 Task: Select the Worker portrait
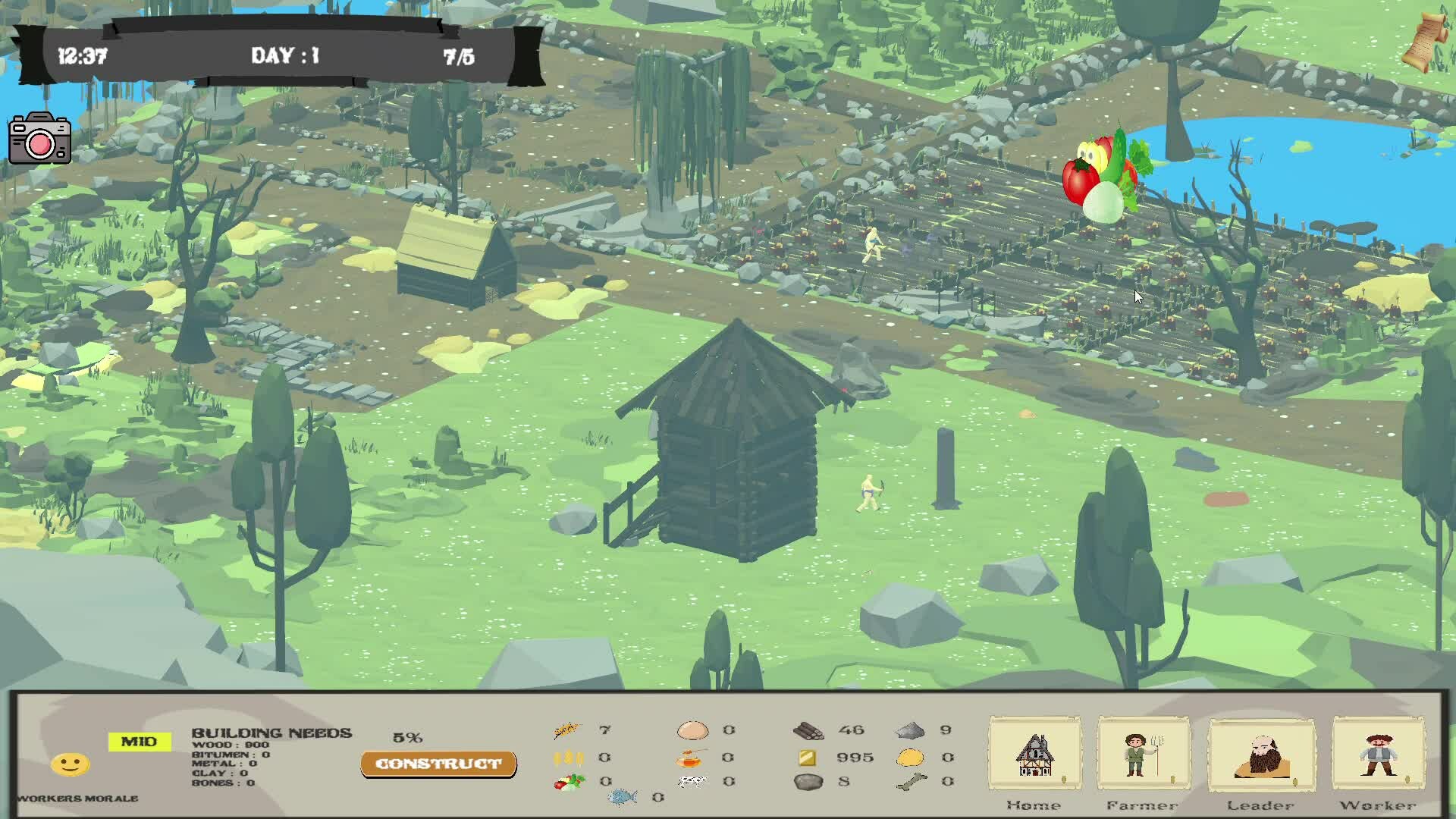pos(1378,755)
